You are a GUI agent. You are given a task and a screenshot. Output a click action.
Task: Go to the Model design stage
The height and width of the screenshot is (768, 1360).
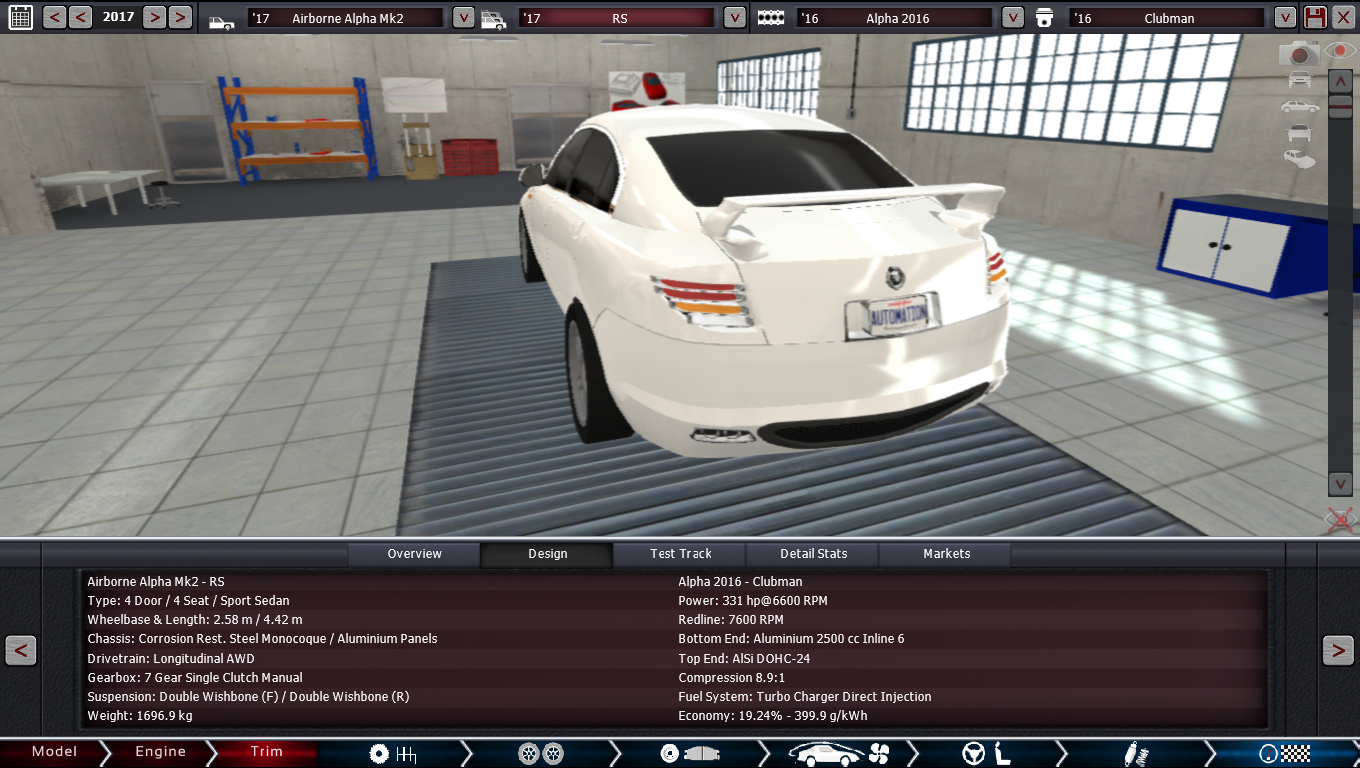54,752
